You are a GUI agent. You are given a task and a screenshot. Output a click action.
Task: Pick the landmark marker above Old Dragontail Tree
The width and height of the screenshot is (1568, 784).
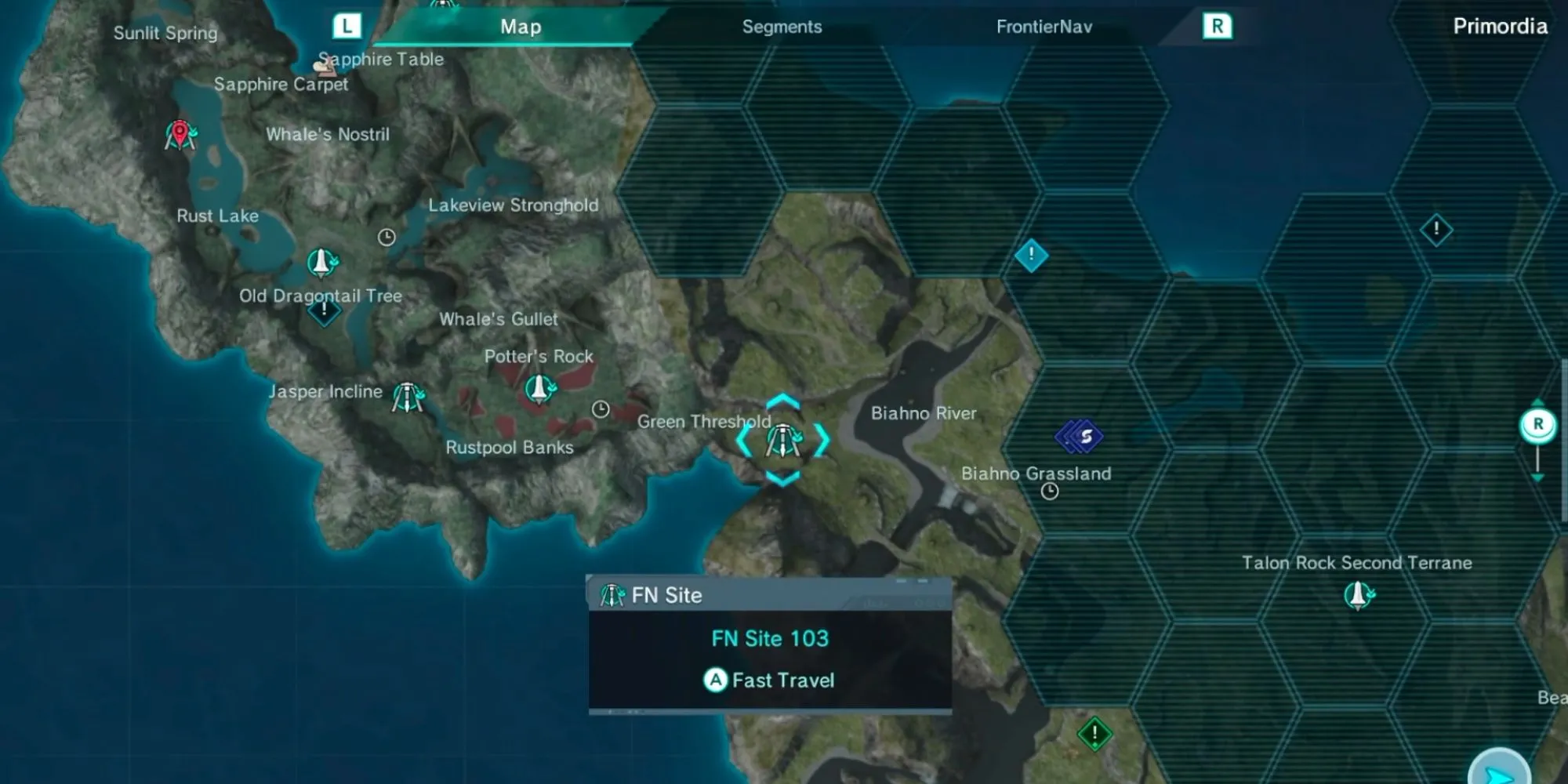click(321, 262)
